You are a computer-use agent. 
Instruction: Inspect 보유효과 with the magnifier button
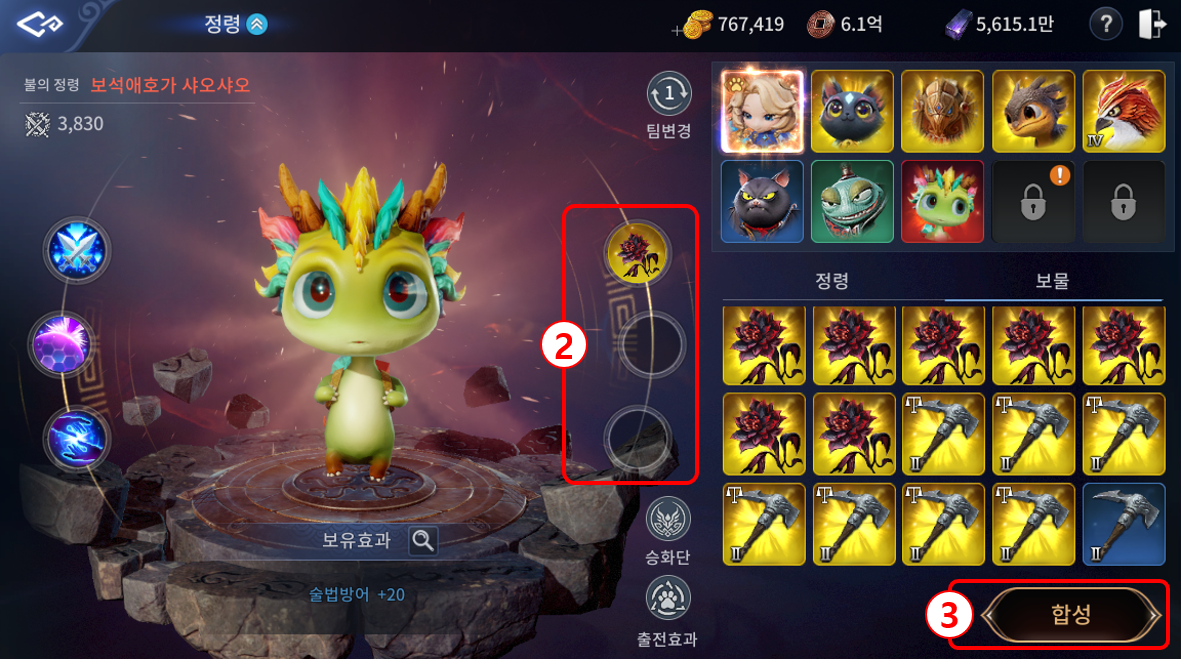tap(423, 541)
